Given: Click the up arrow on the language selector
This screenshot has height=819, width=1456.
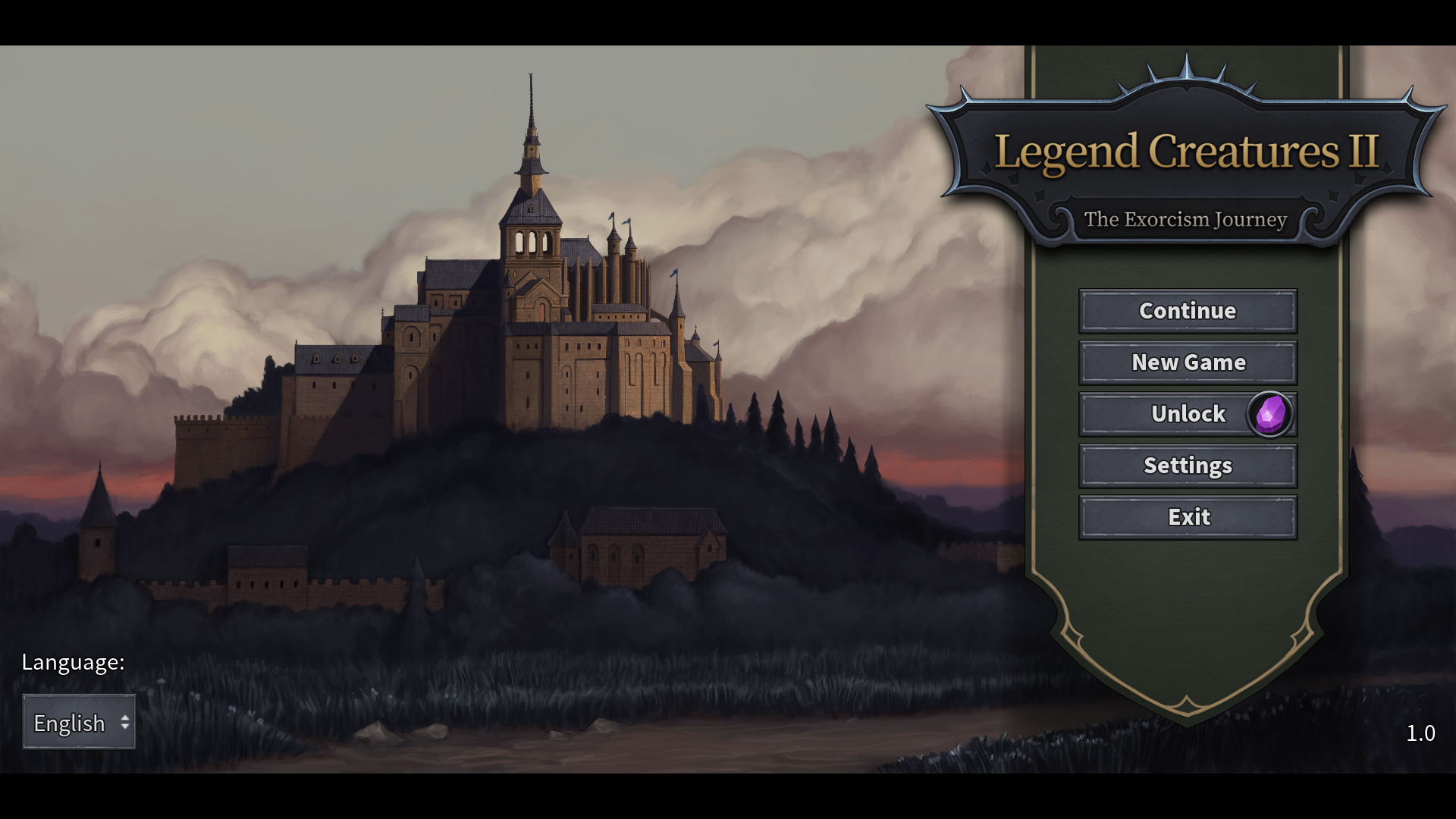Looking at the screenshot, I should [x=124, y=717].
